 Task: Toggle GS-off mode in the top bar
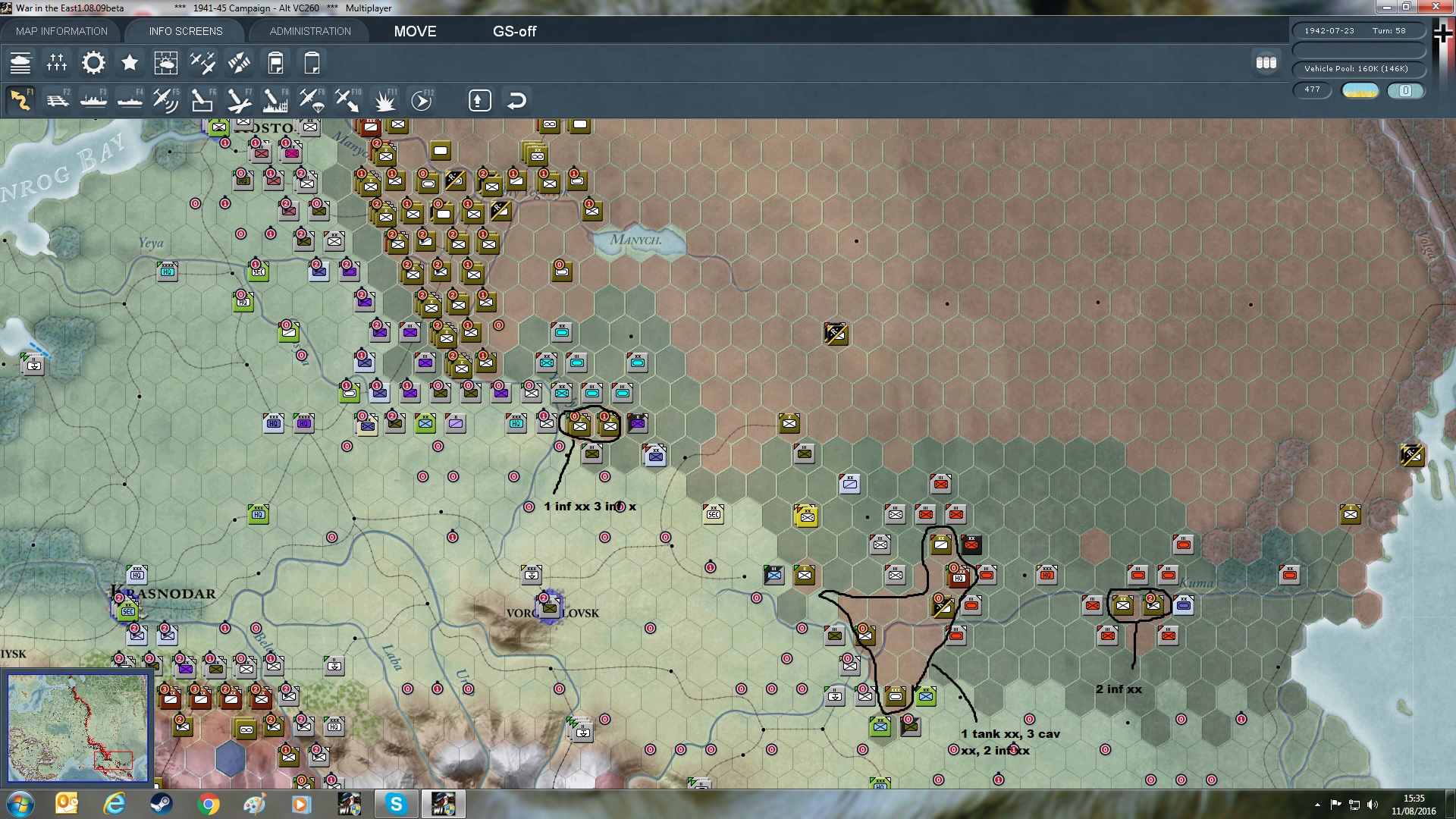click(x=515, y=32)
